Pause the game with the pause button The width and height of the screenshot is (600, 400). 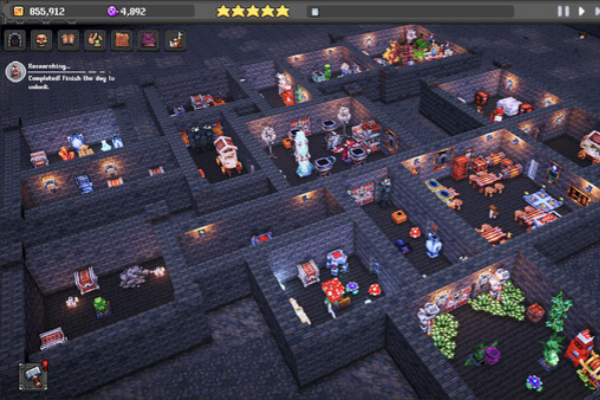(x=563, y=11)
